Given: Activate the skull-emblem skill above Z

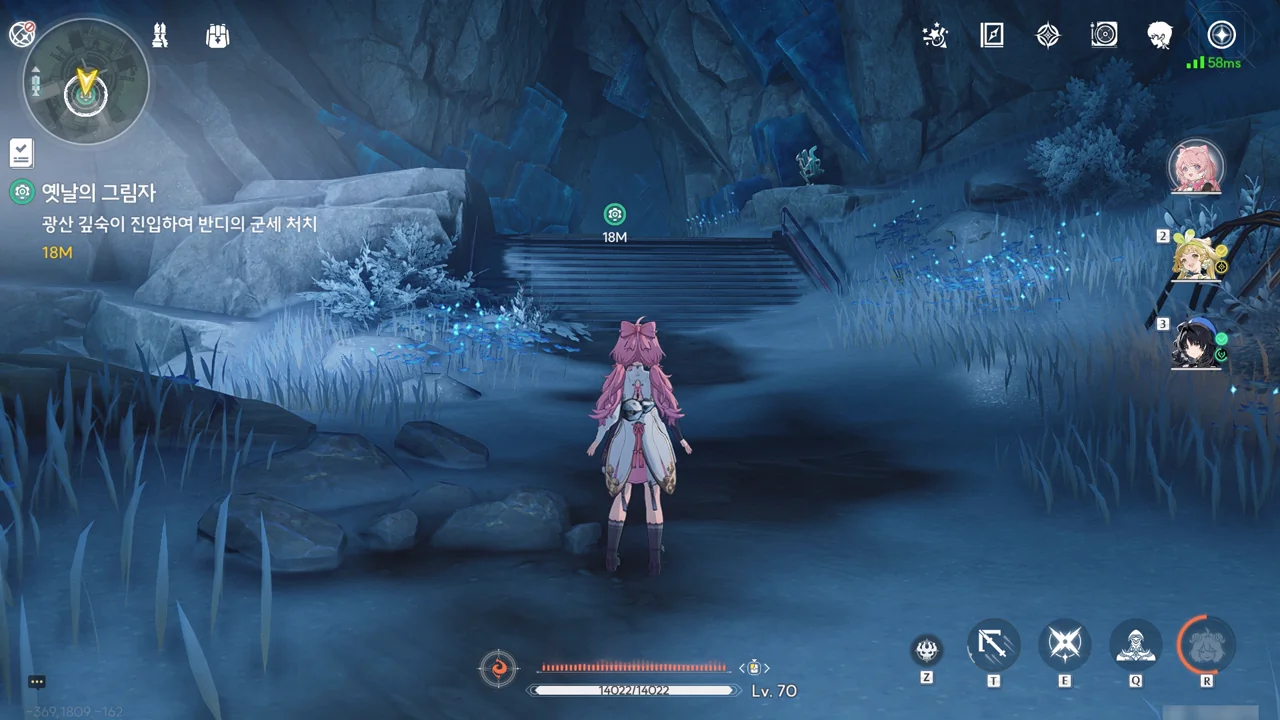Looking at the screenshot, I should (x=927, y=651).
